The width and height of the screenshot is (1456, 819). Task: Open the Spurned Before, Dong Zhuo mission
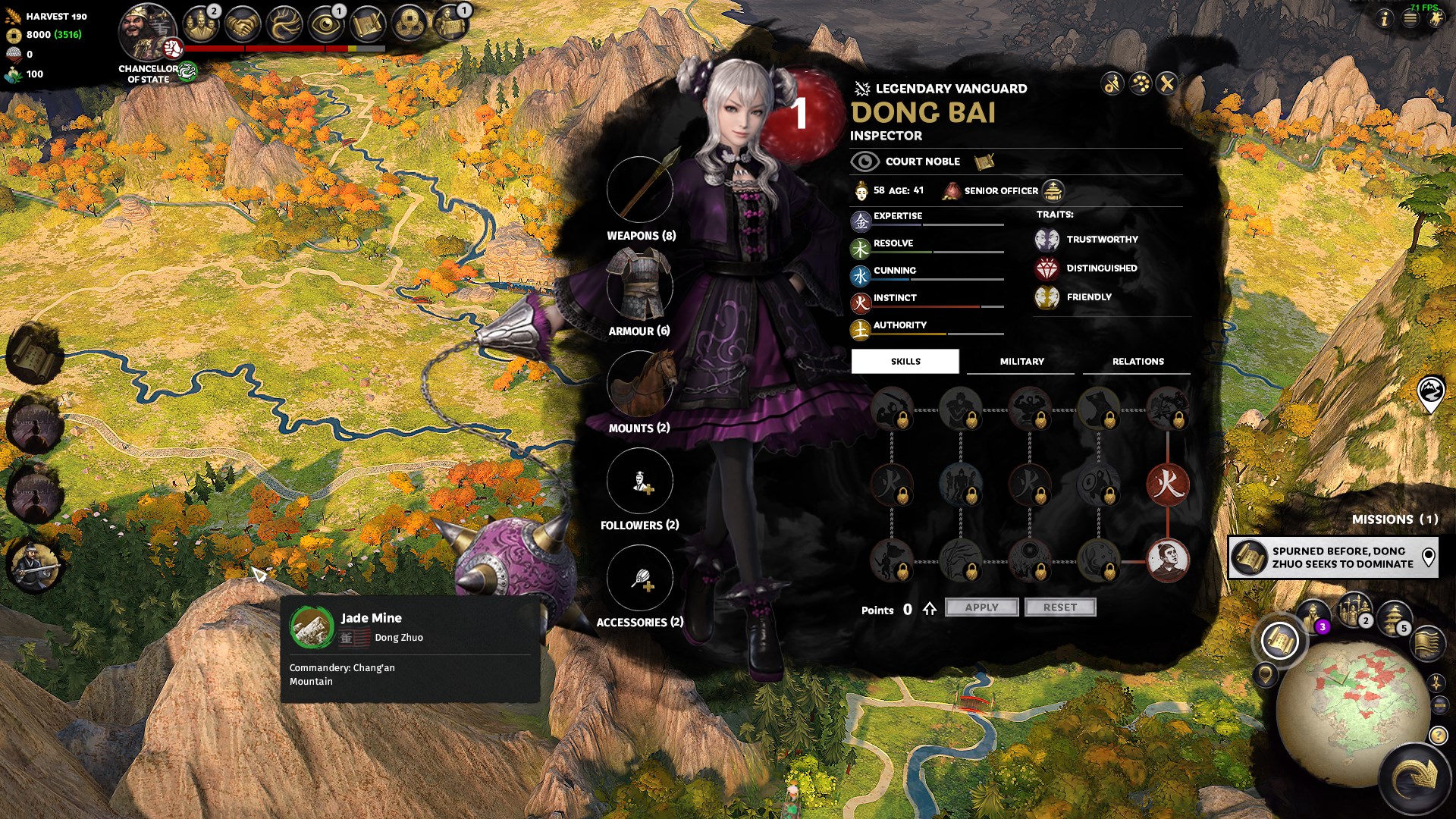1333,557
